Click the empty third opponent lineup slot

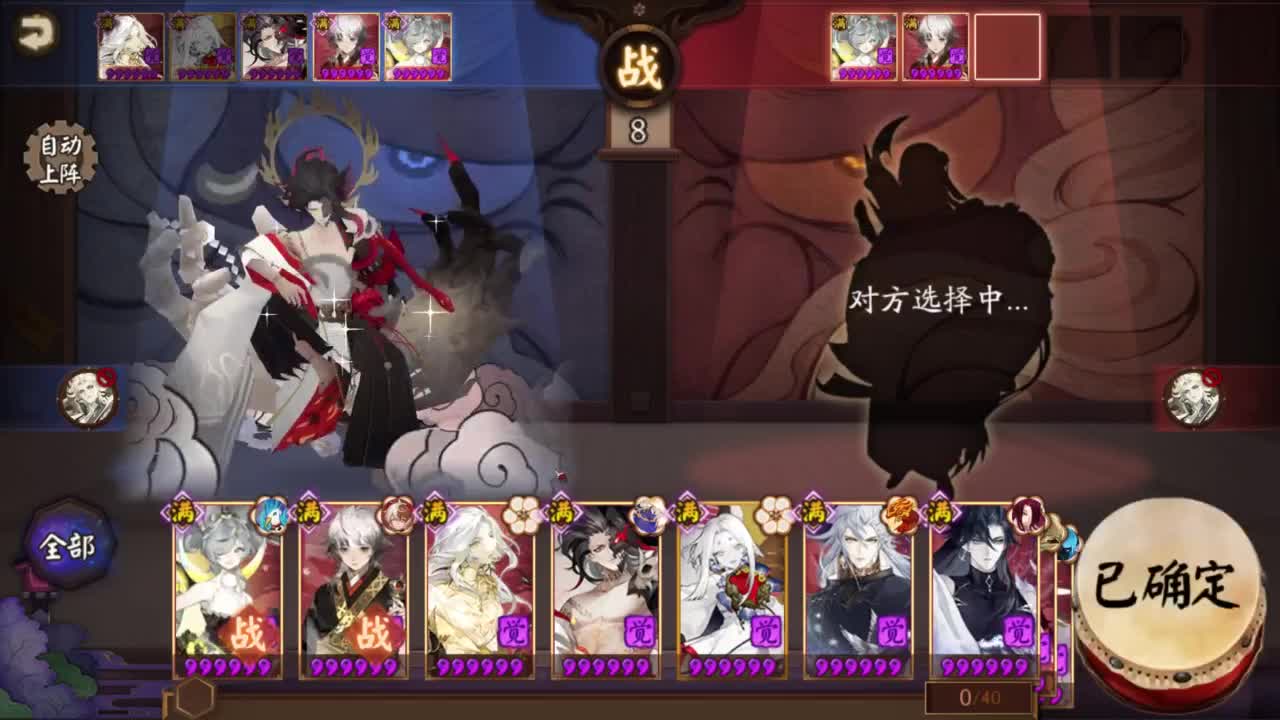tap(1008, 45)
